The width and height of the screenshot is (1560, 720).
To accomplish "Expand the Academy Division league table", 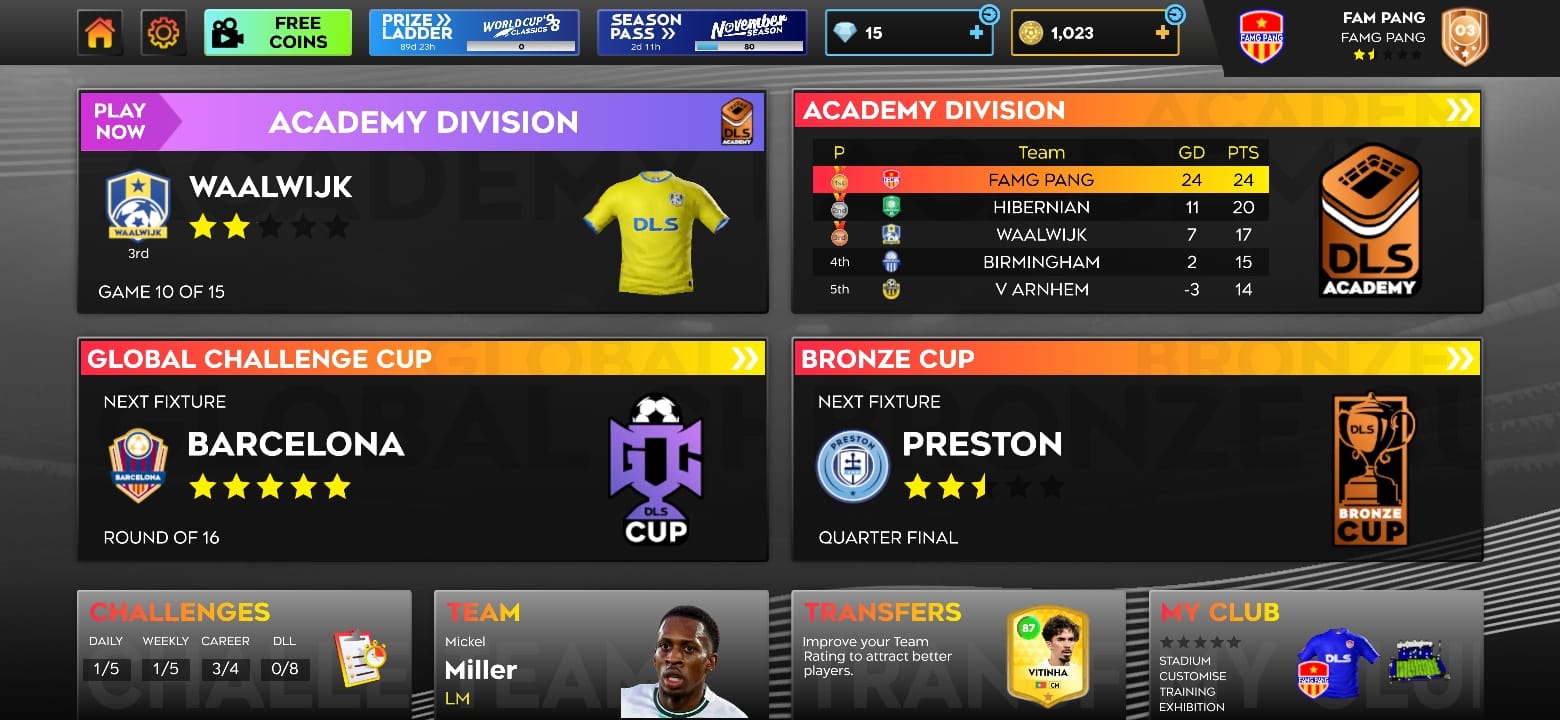I will [1459, 110].
